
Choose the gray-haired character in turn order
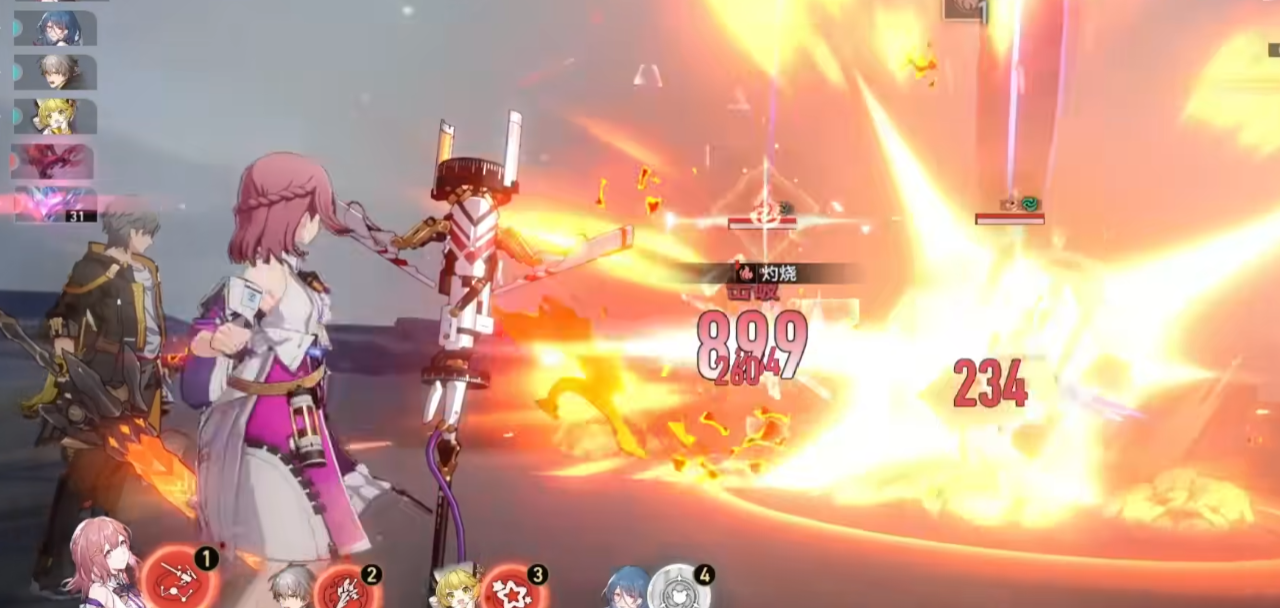tap(56, 72)
